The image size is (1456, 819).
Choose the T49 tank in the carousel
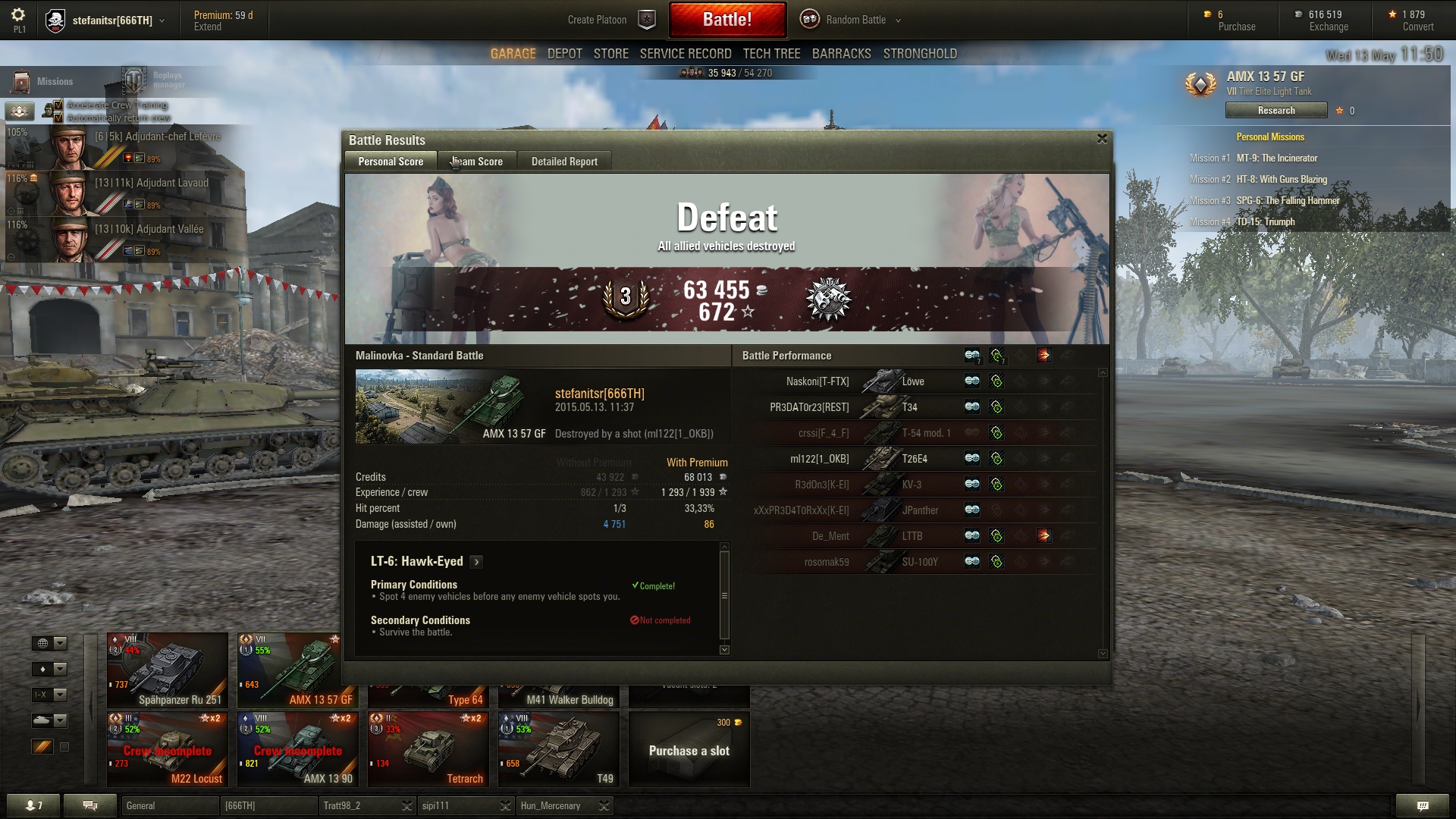point(559,749)
